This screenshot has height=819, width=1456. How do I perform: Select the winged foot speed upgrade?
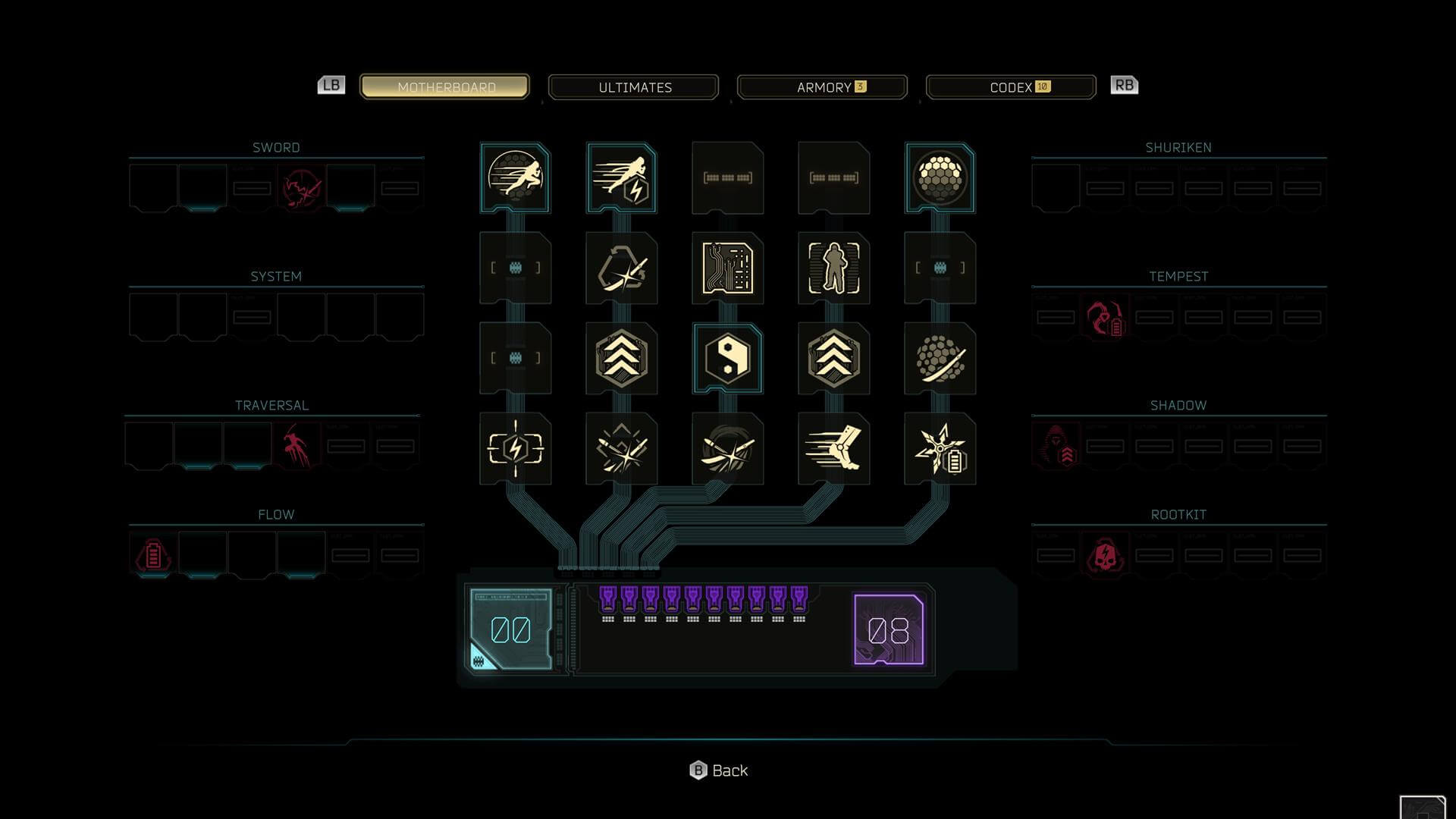834,449
